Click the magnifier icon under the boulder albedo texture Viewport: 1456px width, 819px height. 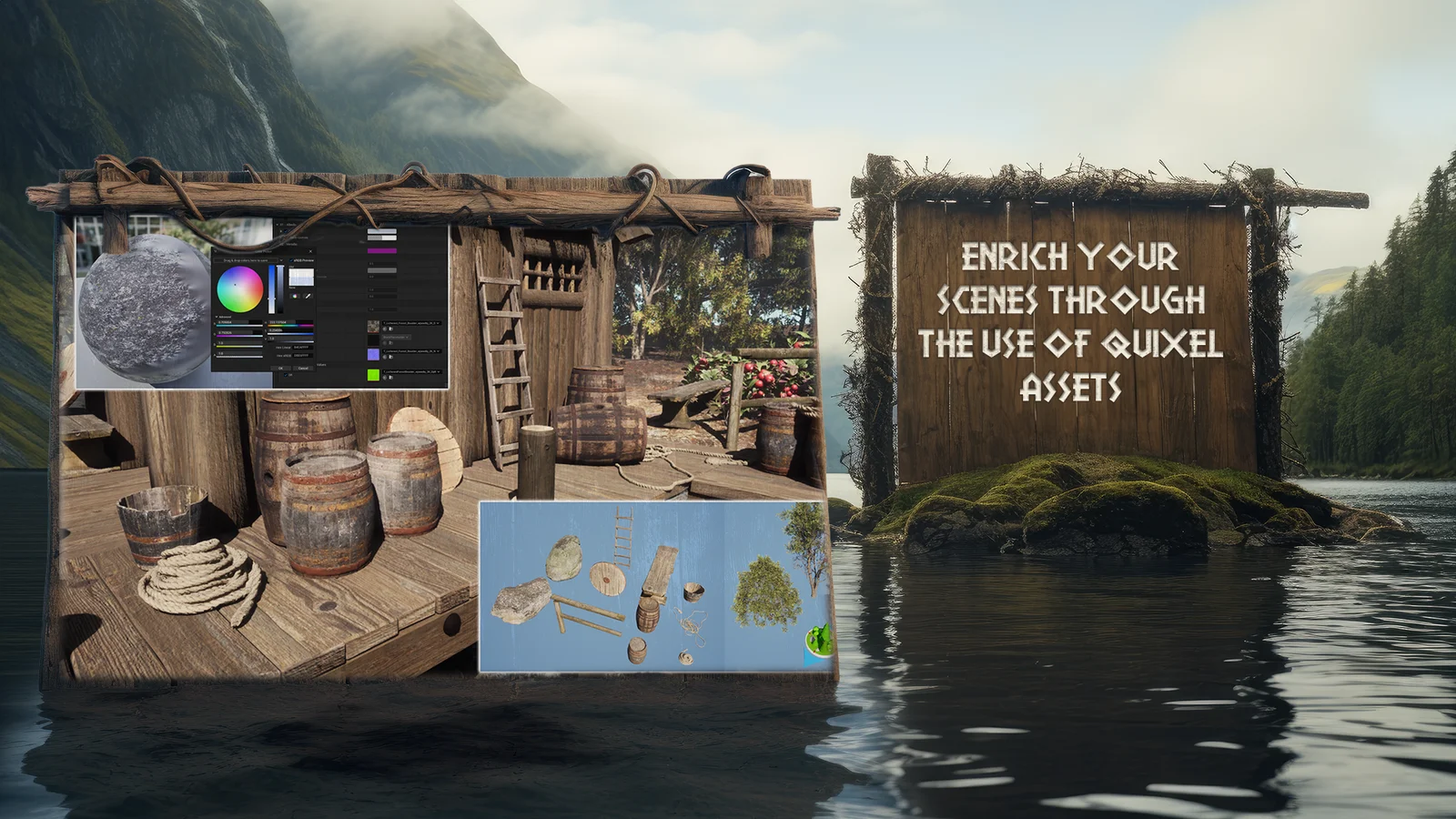(384, 329)
